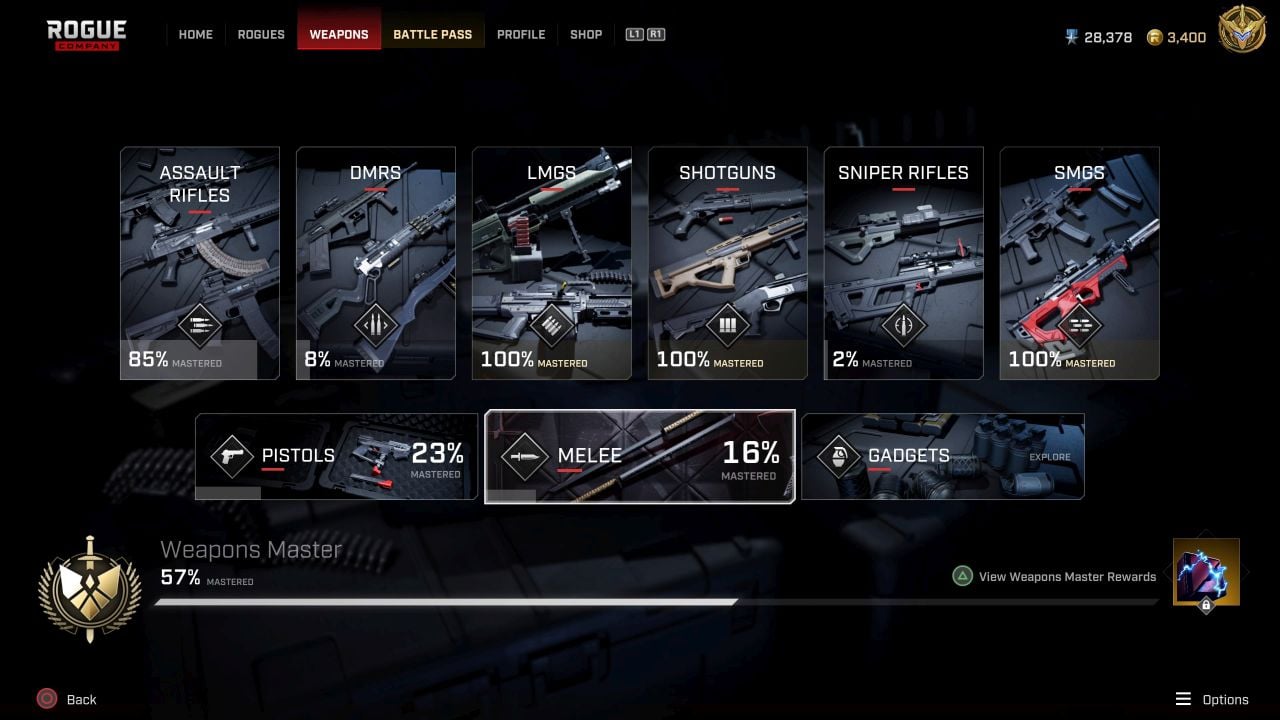The width and height of the screenshot is (1280, 720).
Task: Click the Rogue Company logo
Action: (x=87, y=34)
